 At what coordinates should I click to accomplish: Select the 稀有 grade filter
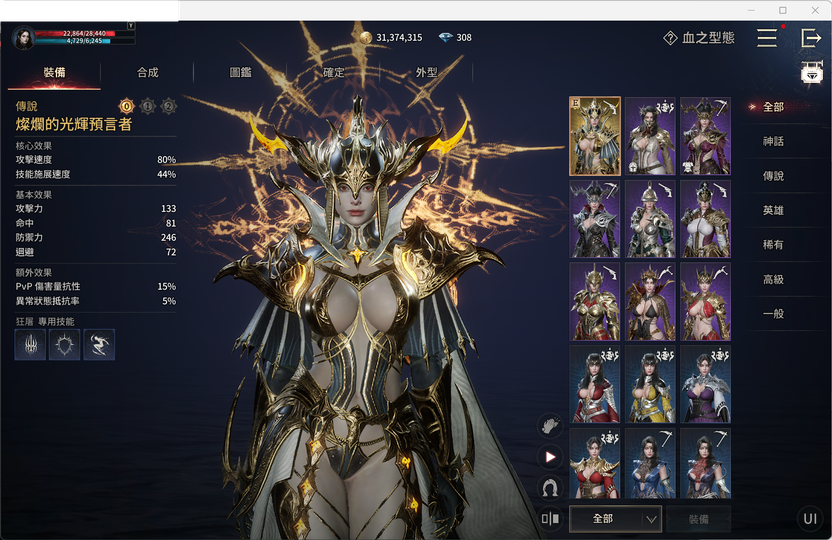point(773,245)
